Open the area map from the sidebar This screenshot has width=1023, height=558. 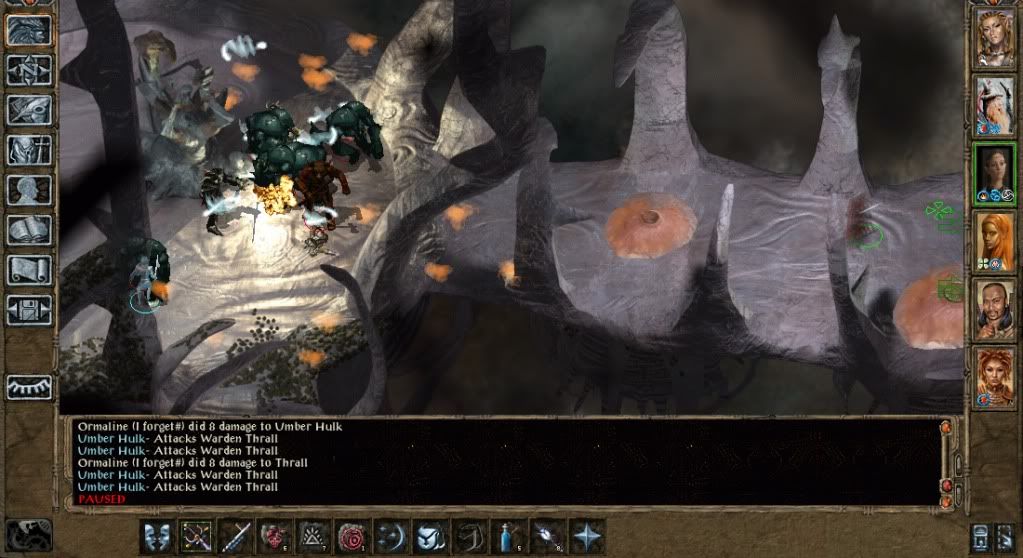[x=29, y=70]
